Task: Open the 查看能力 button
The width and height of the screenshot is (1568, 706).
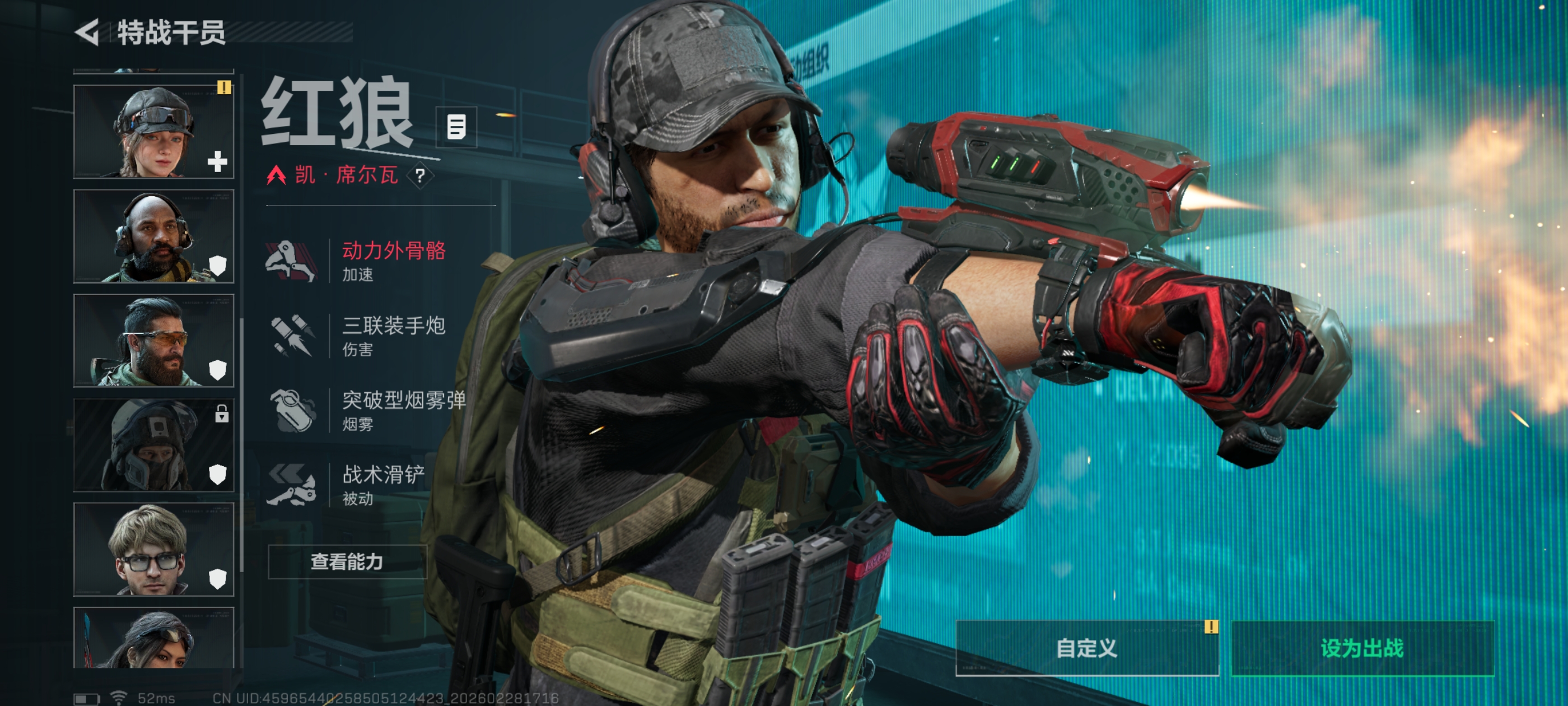Action: 347,561
